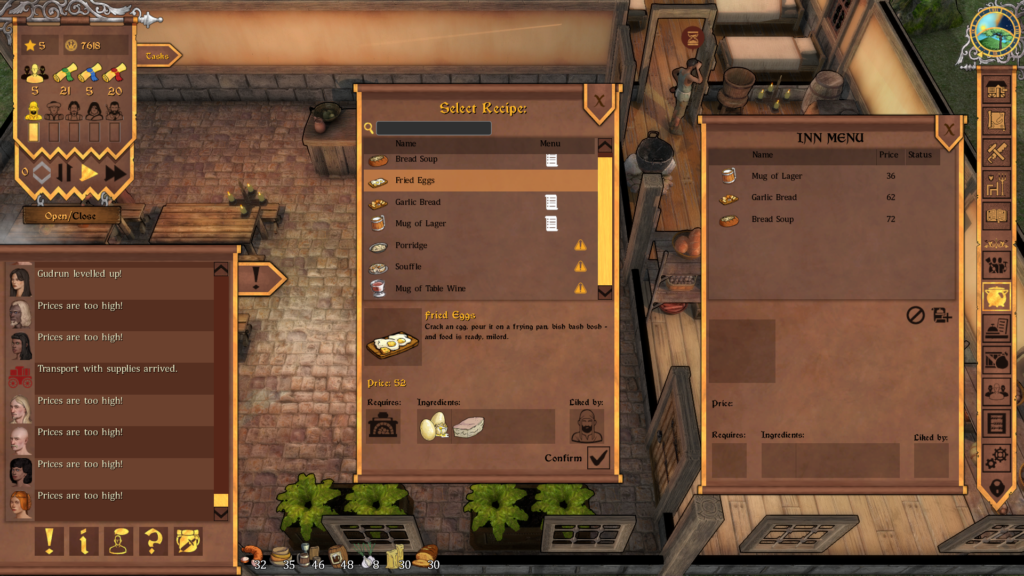Open the settings gear on the right toolbar
1024x576 pixels.
pyautogui.click(x=995, y=458)
